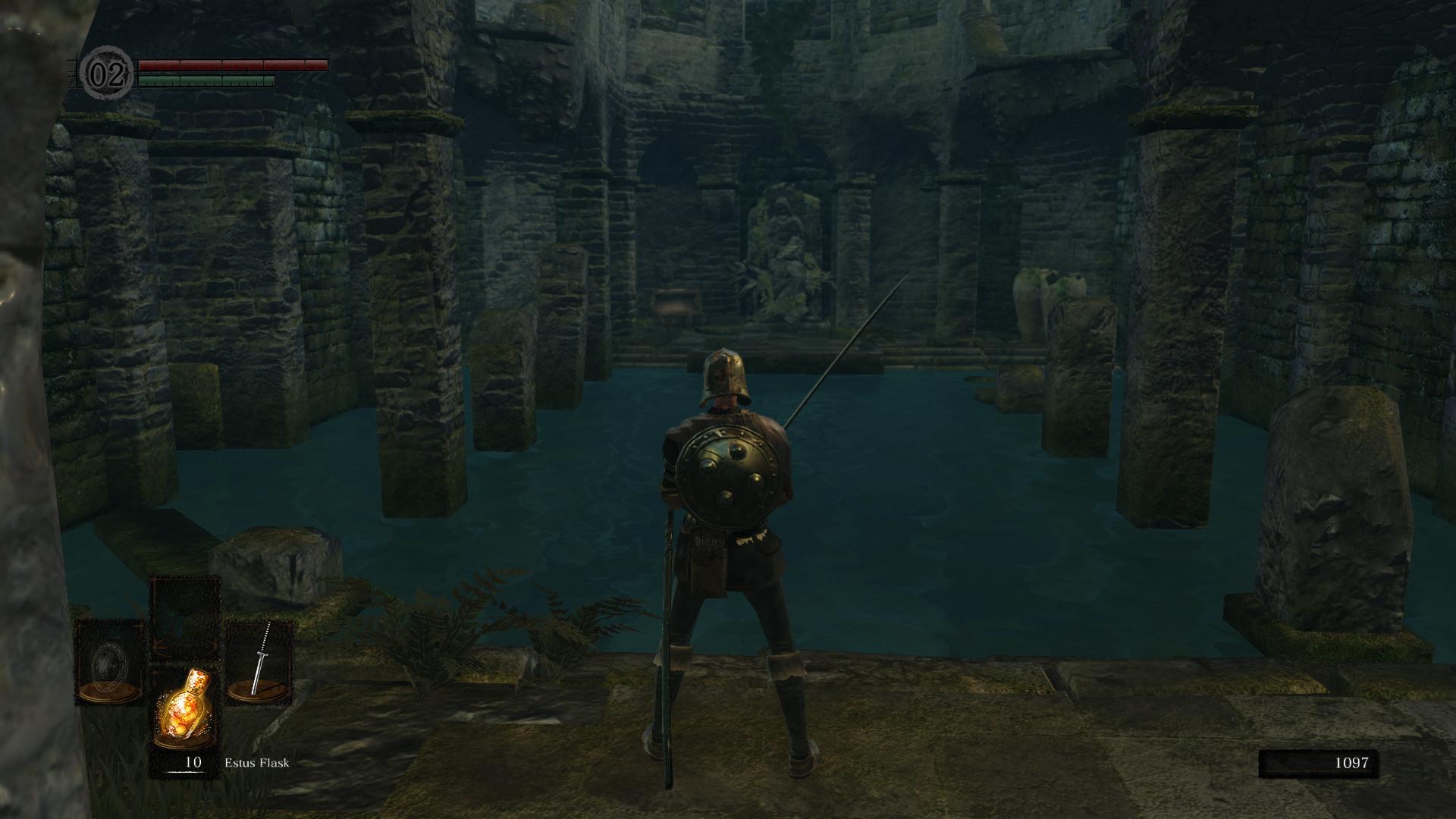Select the empty spell slot above the flask

pyautogui.click(x=185, y=616)
